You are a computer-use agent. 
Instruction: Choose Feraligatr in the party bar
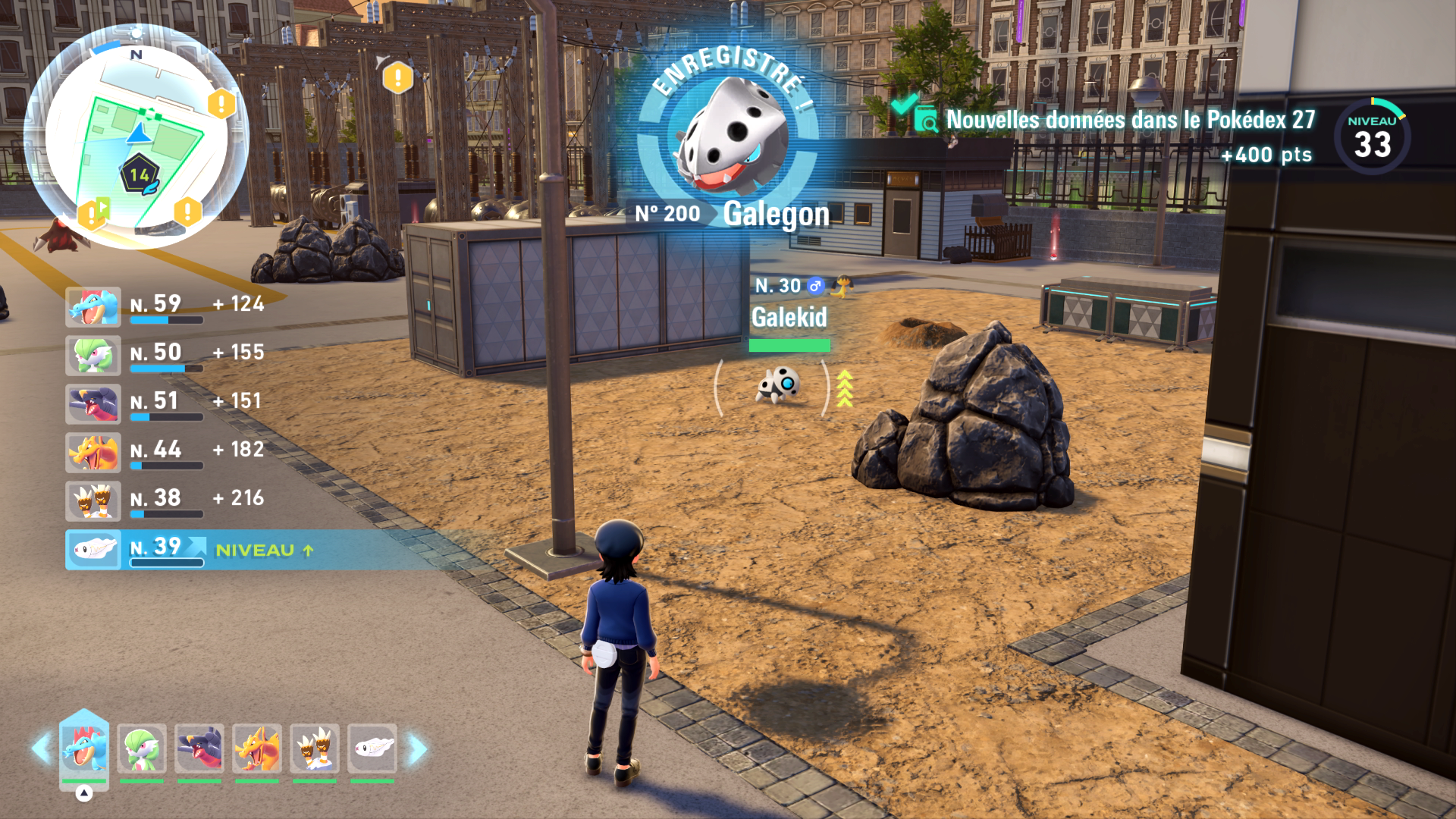(84, 749)
